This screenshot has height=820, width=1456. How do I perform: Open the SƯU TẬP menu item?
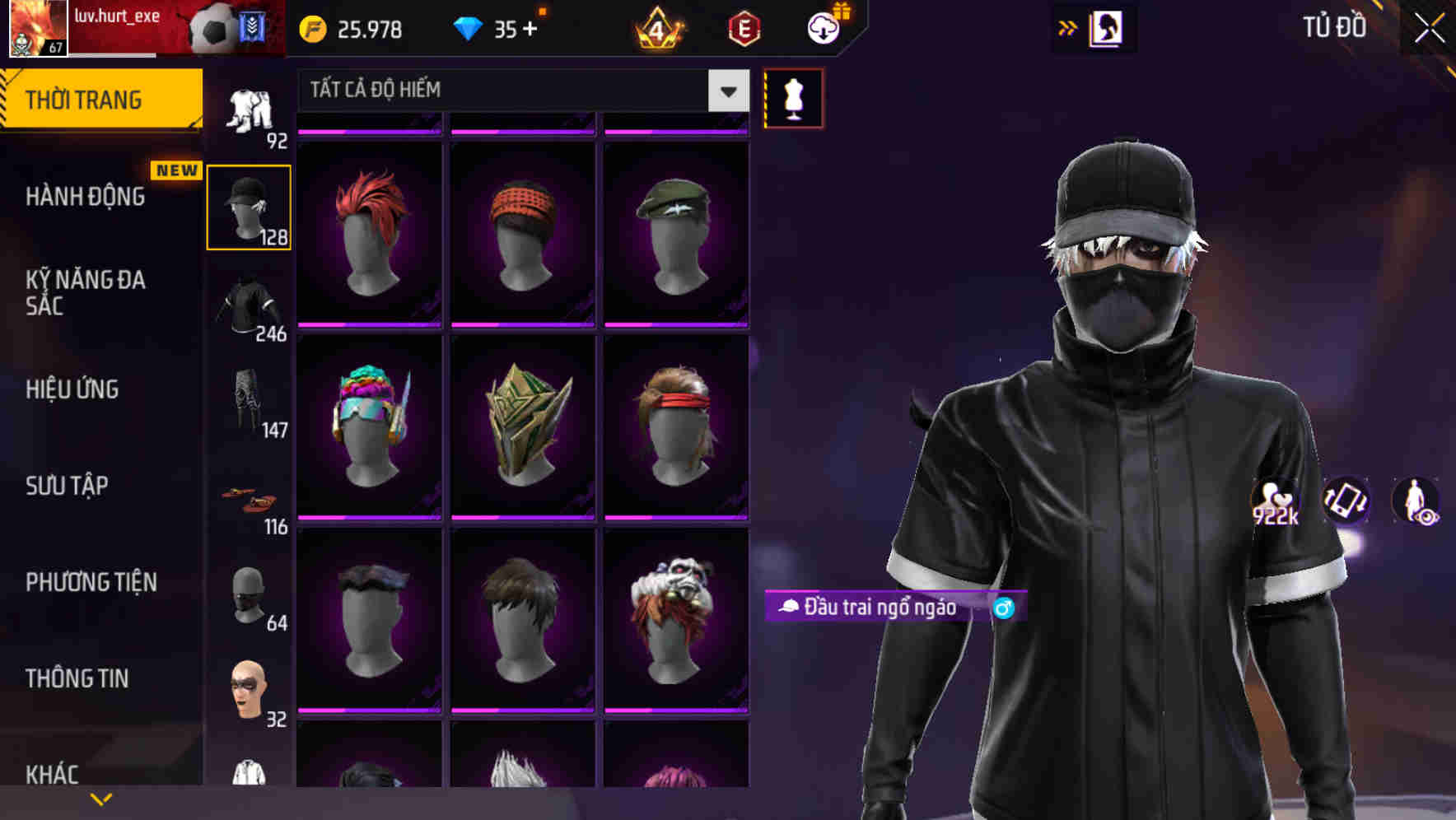[66, 487]
